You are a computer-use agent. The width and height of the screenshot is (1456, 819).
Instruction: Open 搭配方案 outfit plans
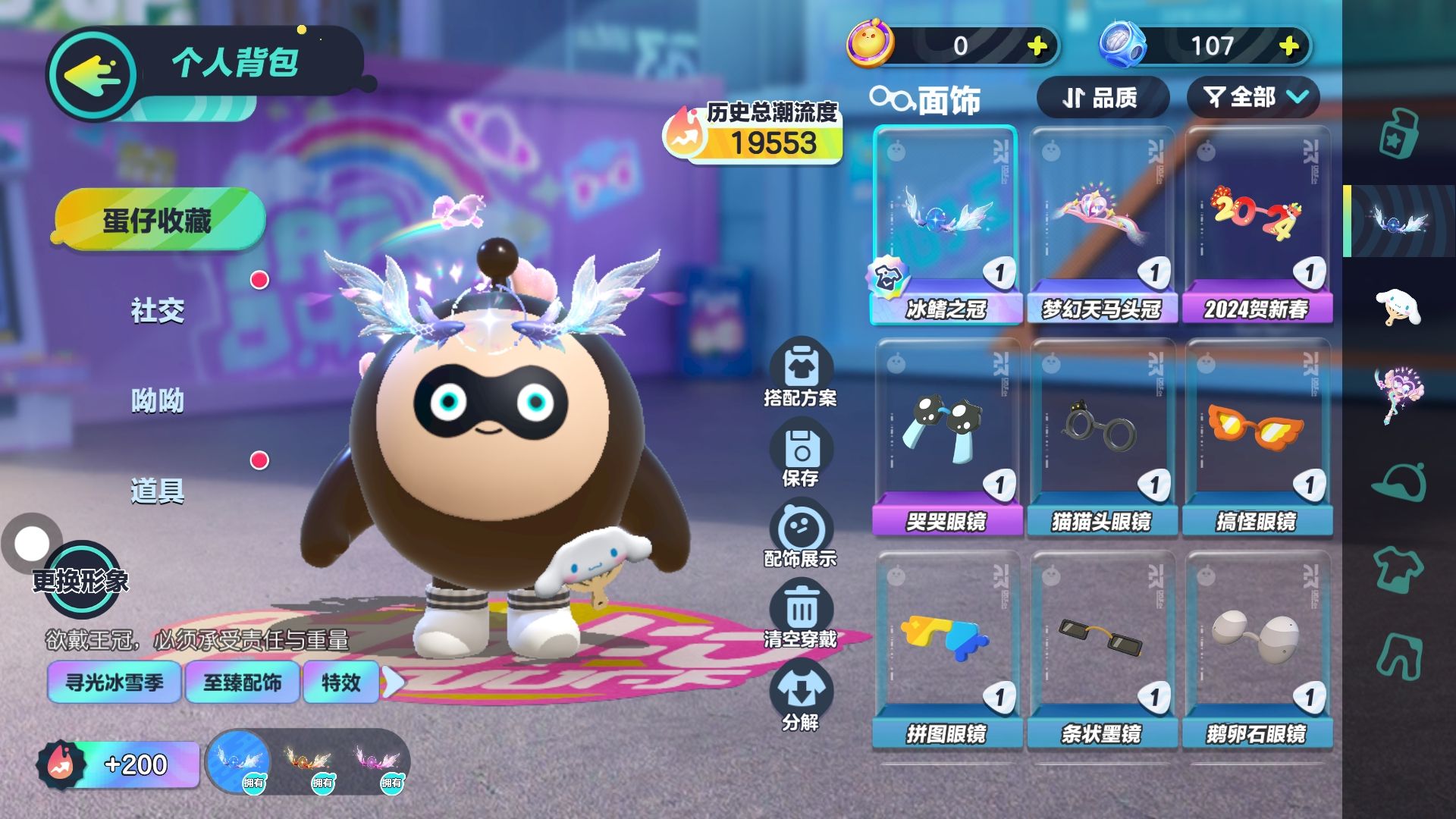click(x=801, y=373)
